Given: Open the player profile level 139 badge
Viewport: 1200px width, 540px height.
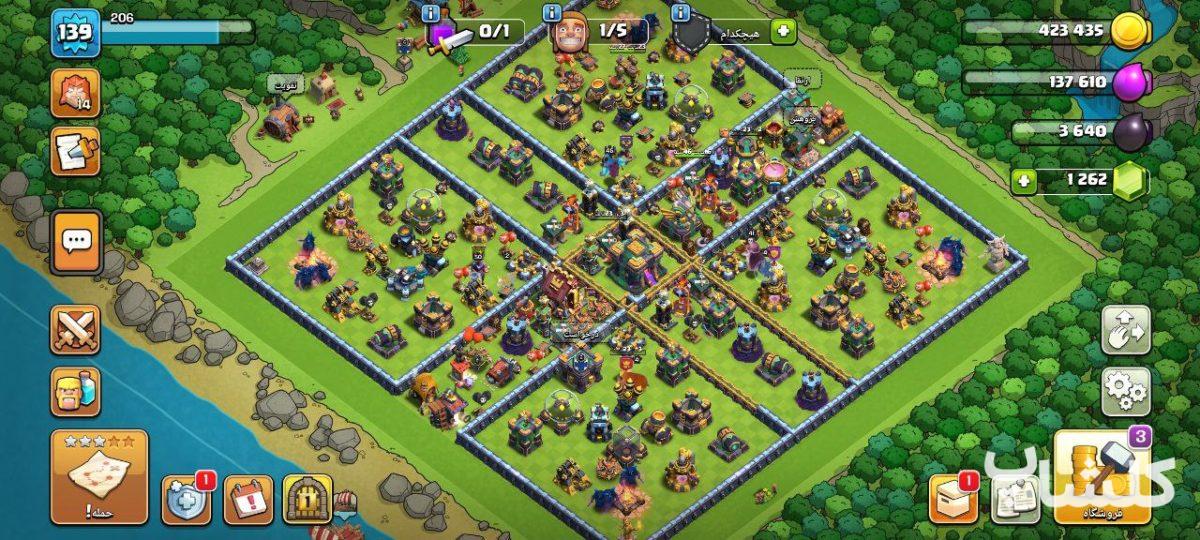Looking at the screenshot, I should click(75, 32).
